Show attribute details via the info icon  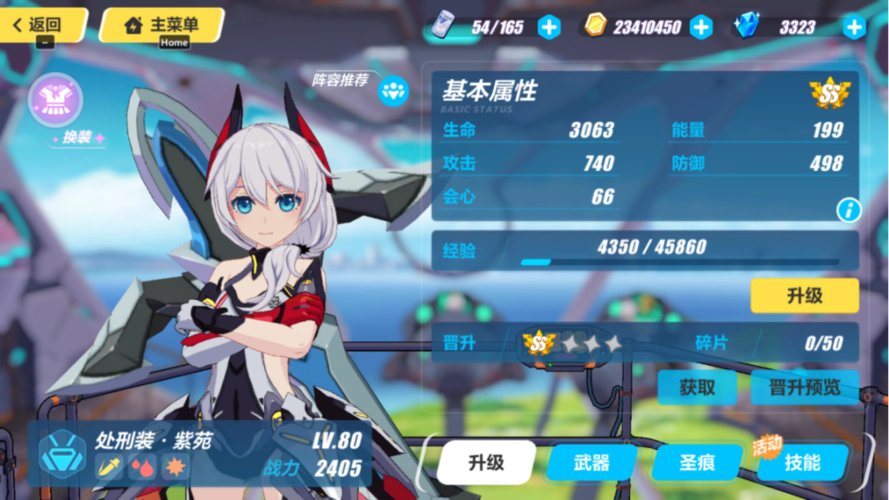(x=848, y=210)
